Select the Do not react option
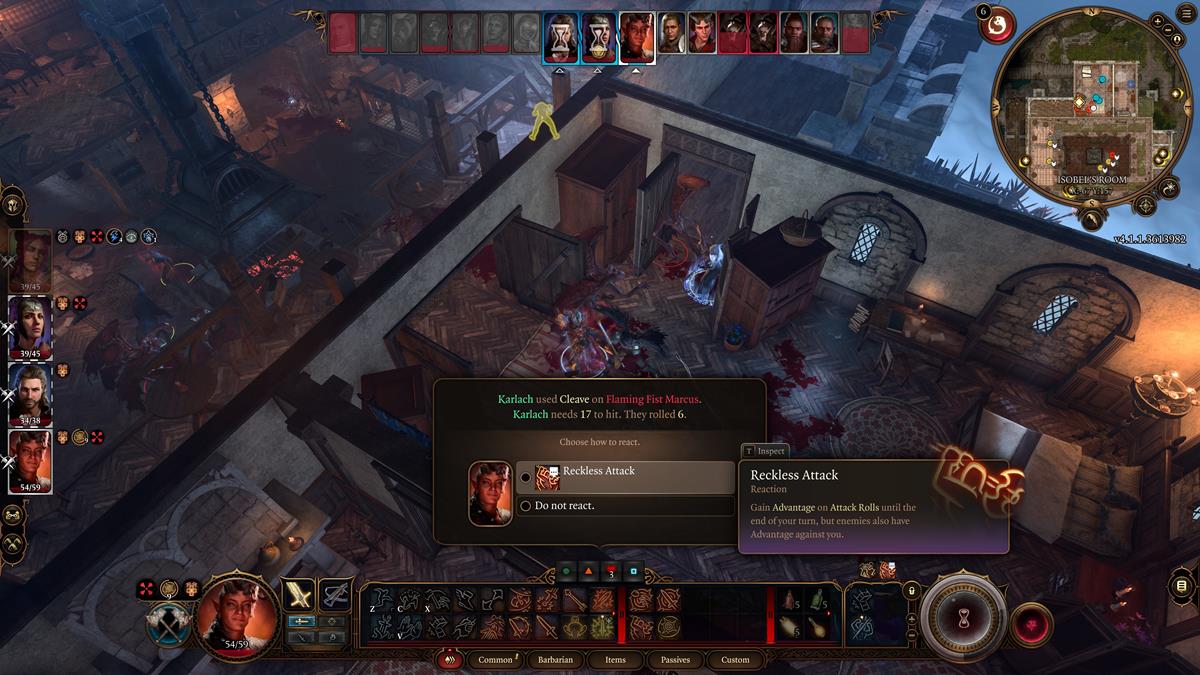The image size is (1200, 675). pyautogui.click(x=625, y=506)
